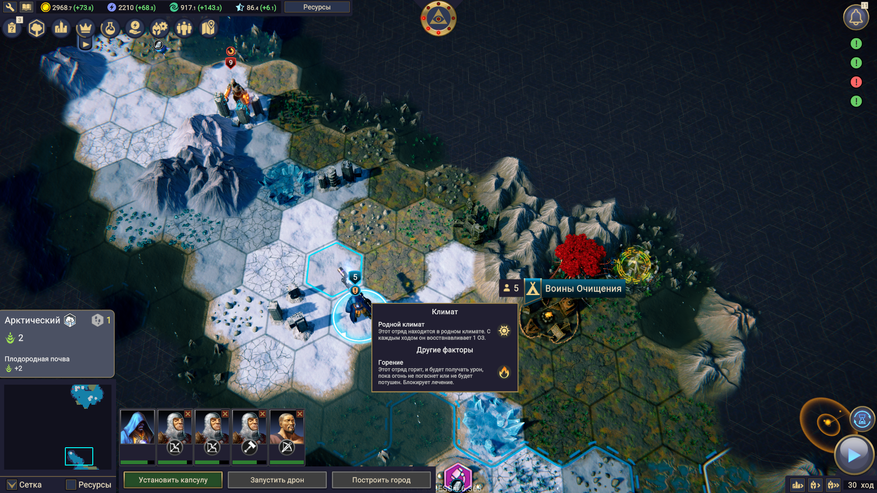Image resolution: width=877 pixels, height=493 pixels.
Task: Toggle the "Сетка" grid checkbox
Action: pos(11,485)
